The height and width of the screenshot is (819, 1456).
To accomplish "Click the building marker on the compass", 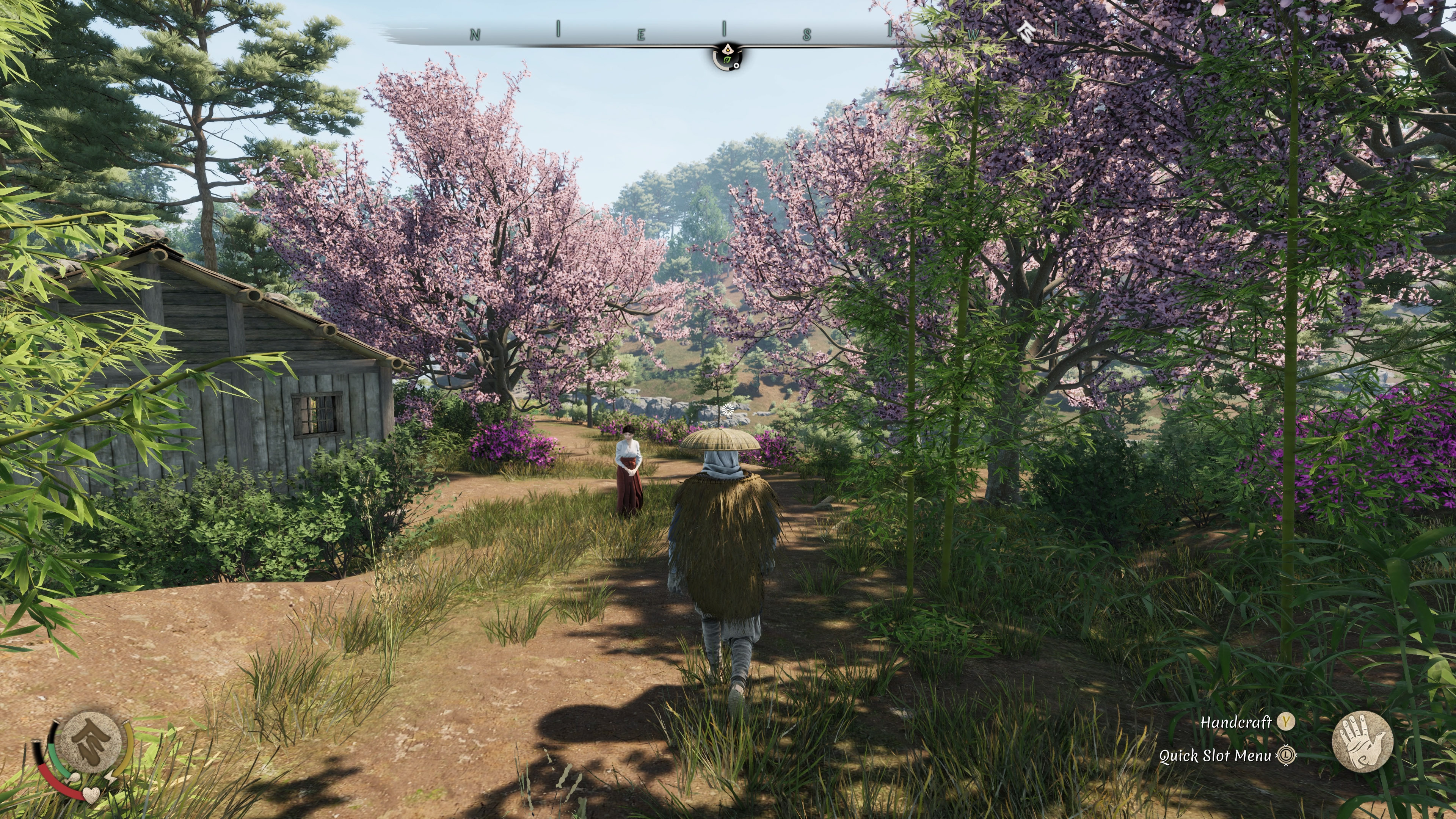I will 1025,31.
